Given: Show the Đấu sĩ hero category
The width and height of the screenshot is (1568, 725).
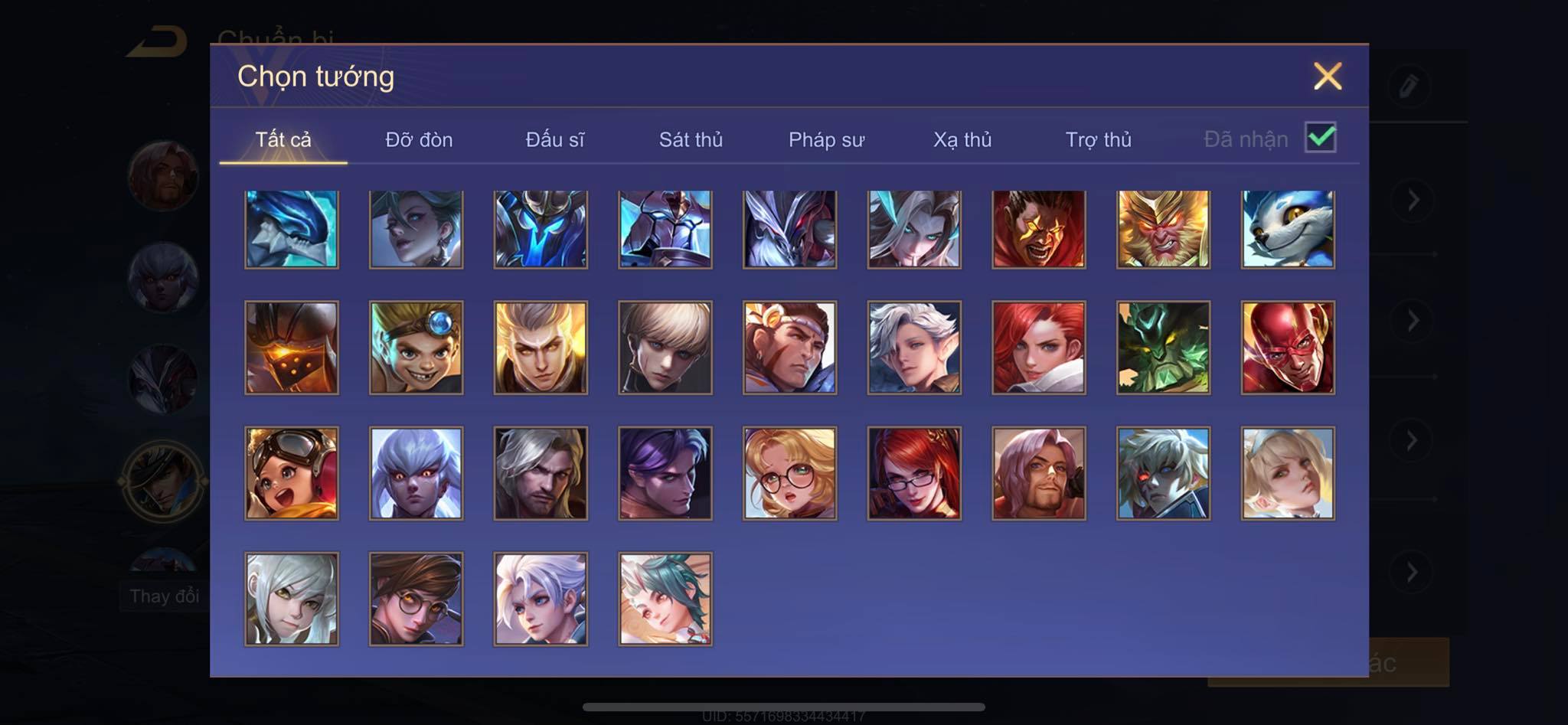Looking at the screenshot, I should tap(554, 139).
